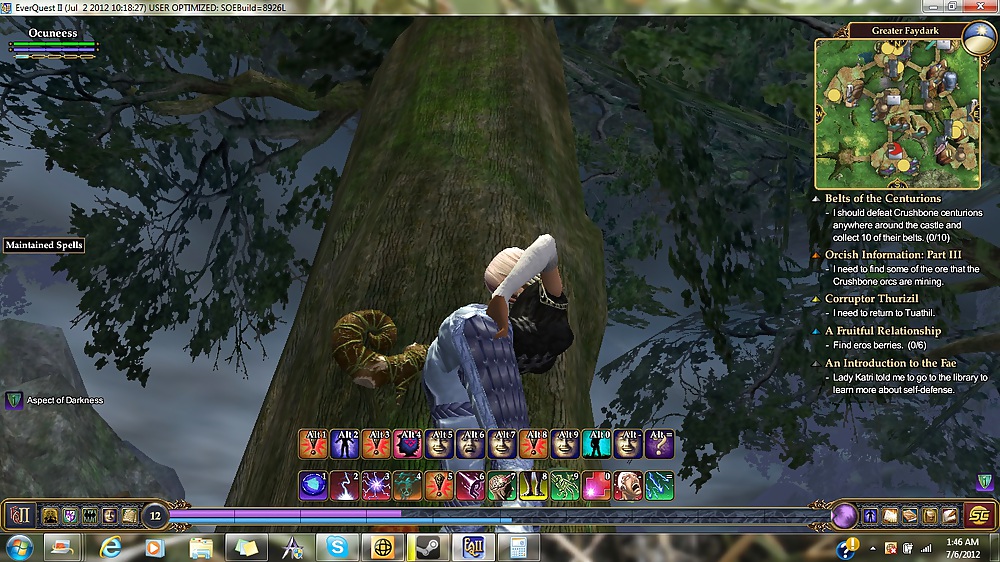Select A Fruitful Relationship quest entry
Screen dimensions: 1000x562
[882, 330]
